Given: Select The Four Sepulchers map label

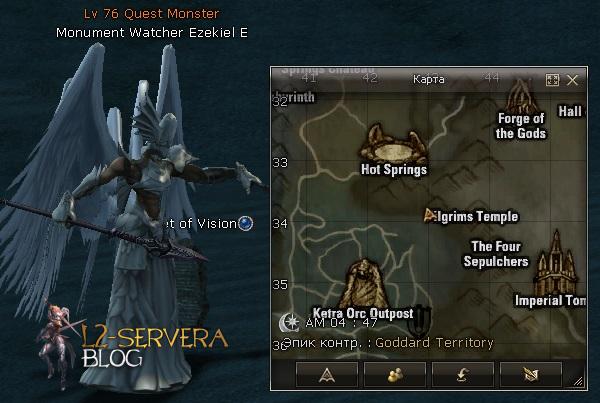Looking at the screenshot, I should coord(496,254).
